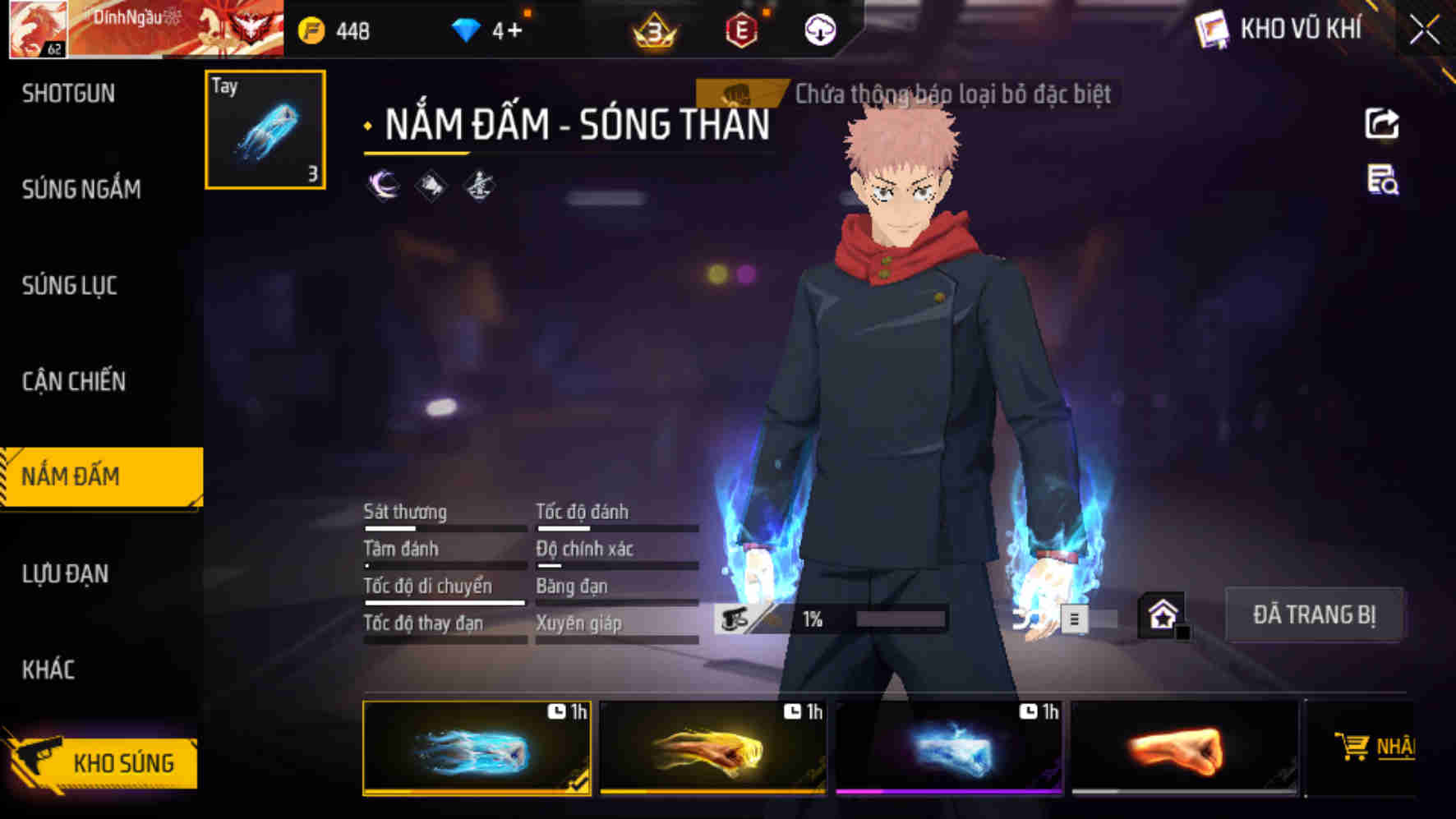Click the share icon below the close button
This screenshot has width=1456, height=819.
(1383, 122)
